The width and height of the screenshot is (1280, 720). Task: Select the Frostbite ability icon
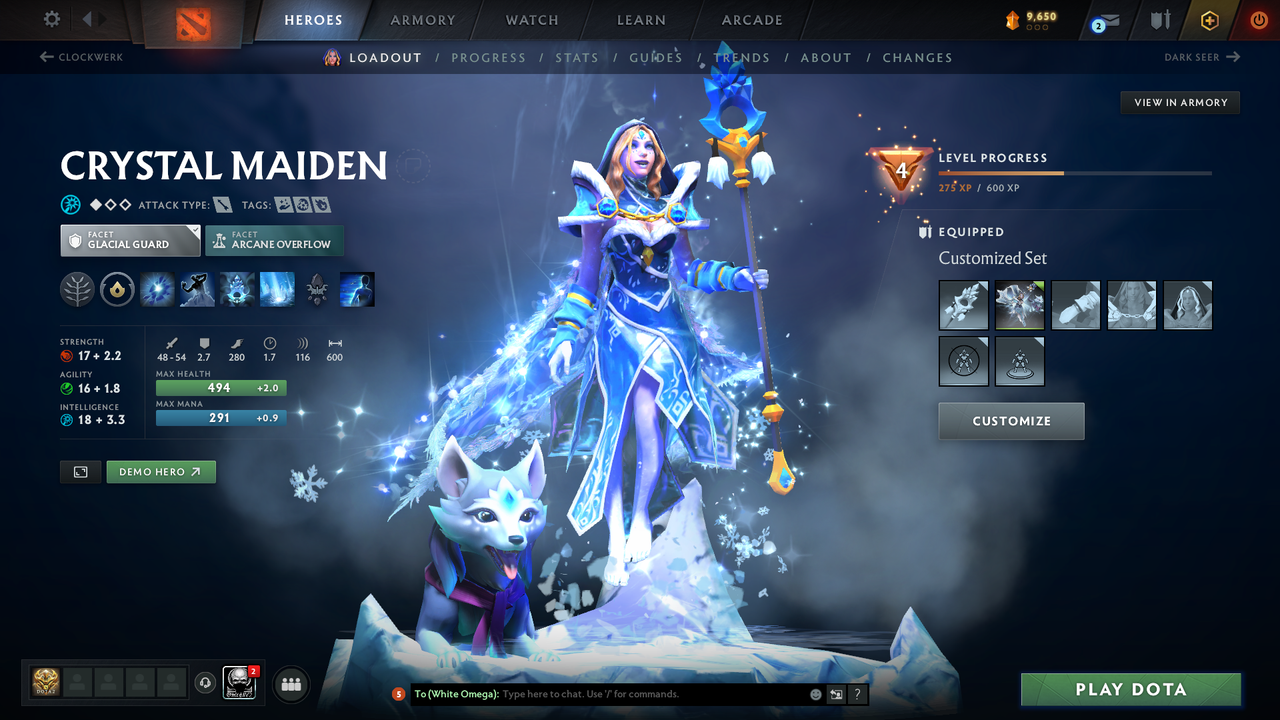197,289
